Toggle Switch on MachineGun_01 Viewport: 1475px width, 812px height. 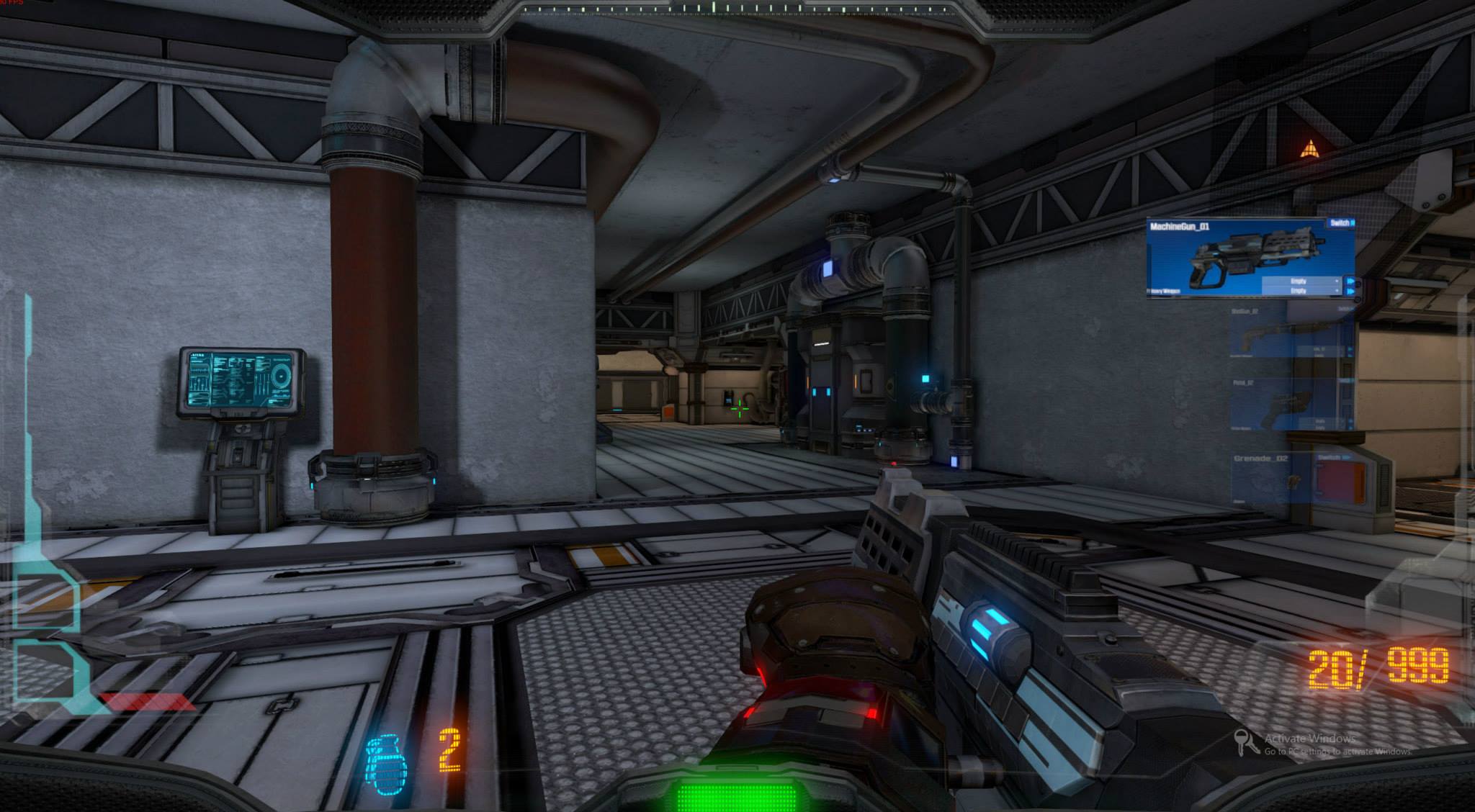pos(1341,222)
